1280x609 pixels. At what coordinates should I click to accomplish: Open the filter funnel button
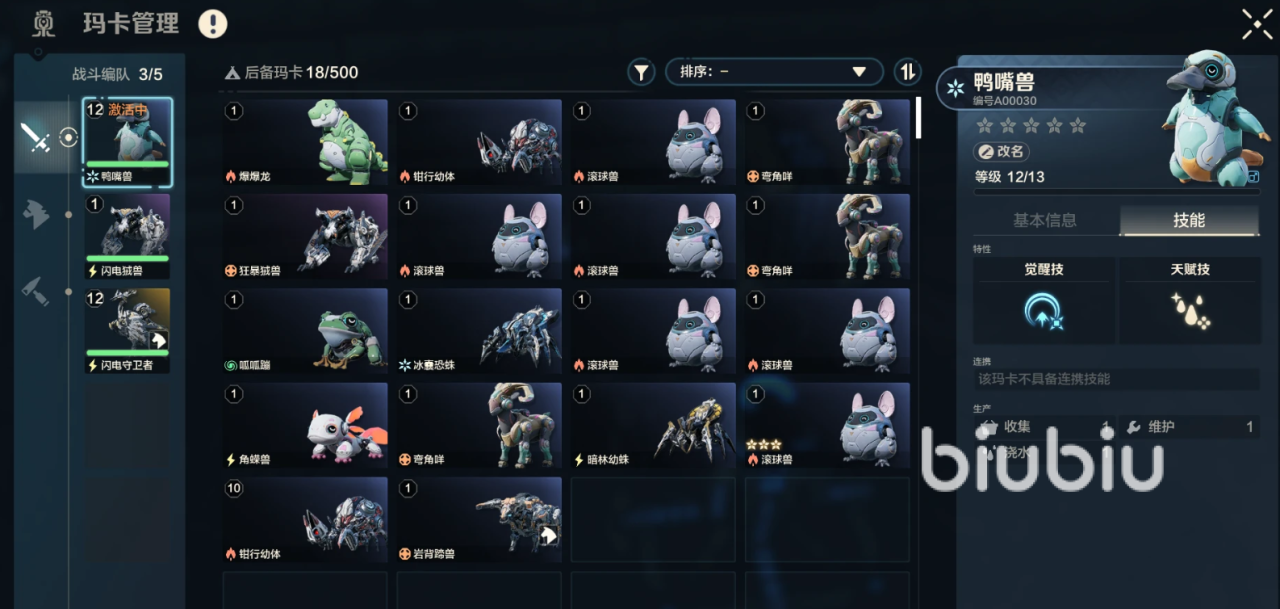[640, 72]
